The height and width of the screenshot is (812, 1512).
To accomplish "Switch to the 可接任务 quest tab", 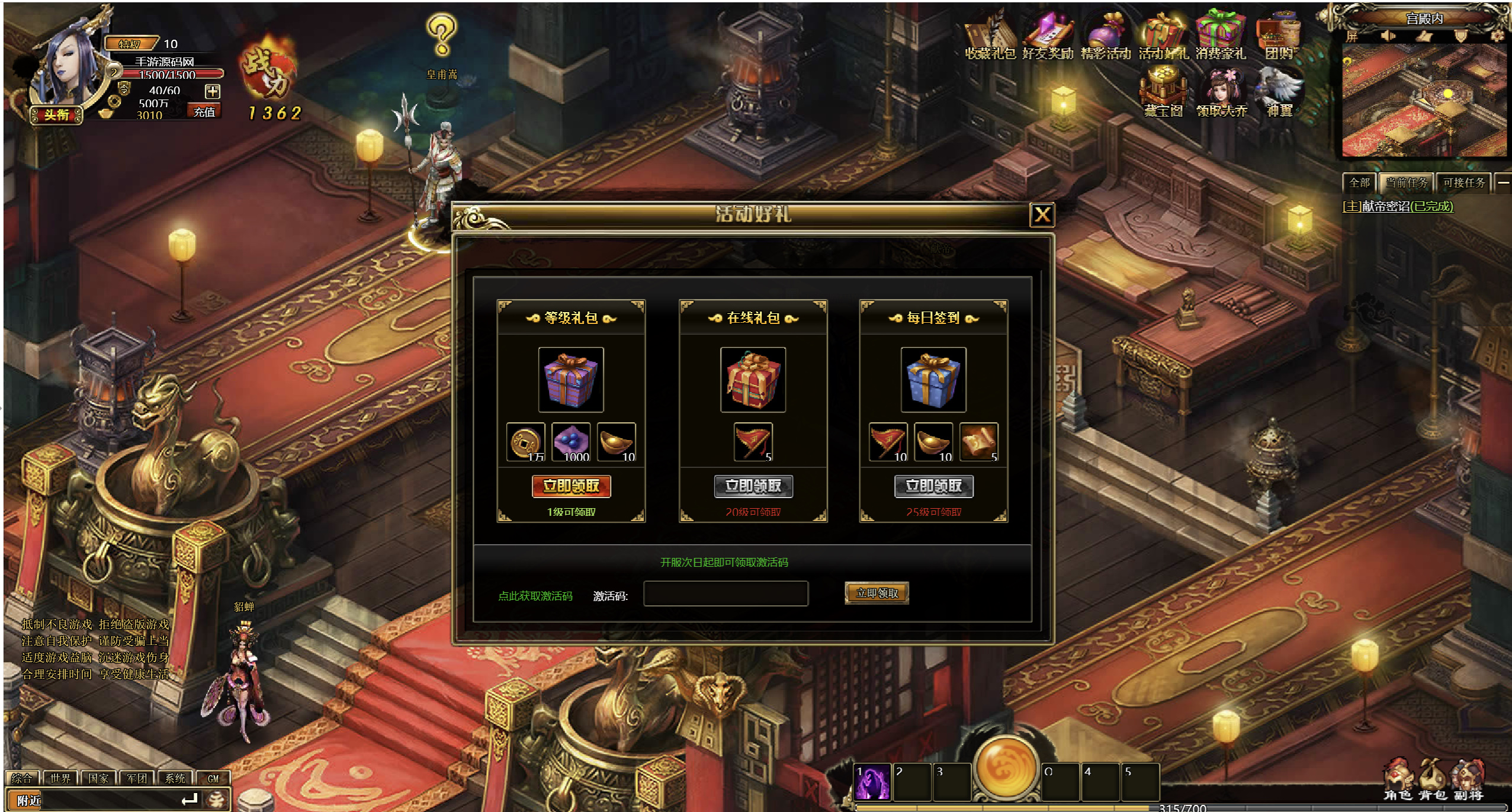I will (x=1463, y=182).
